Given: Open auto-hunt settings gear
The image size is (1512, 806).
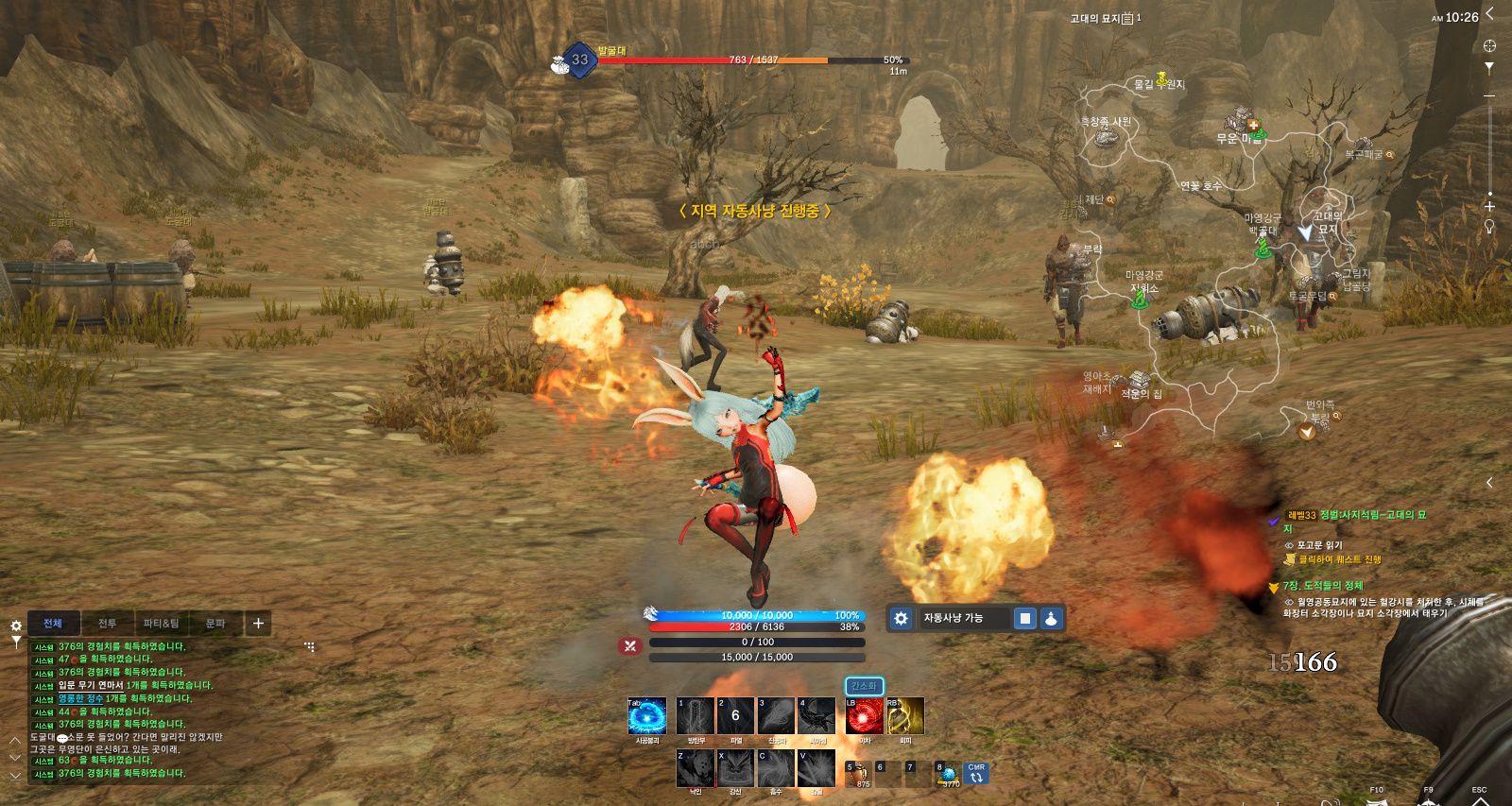Looking at the screenshot, I should click(901, 618).
